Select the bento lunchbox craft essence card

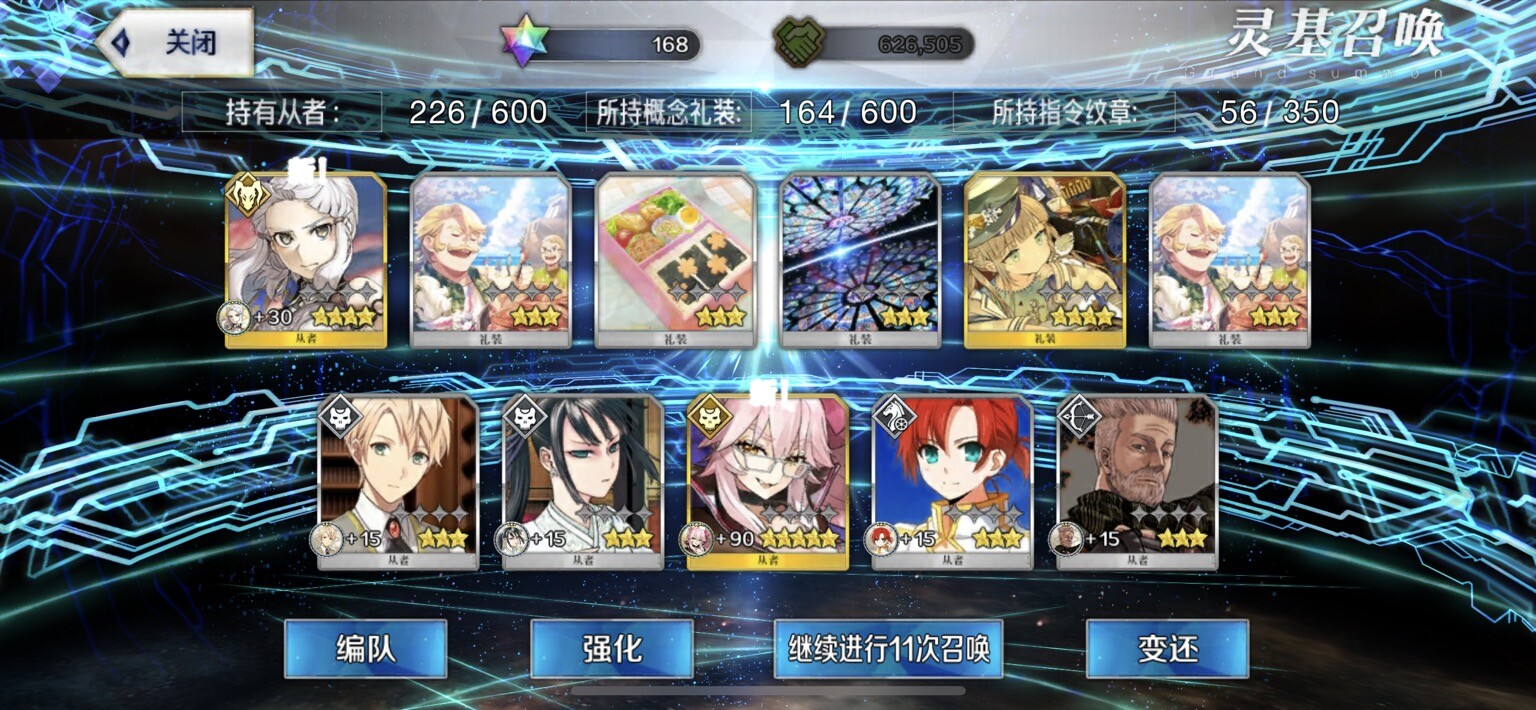click(x=675, y=260)
